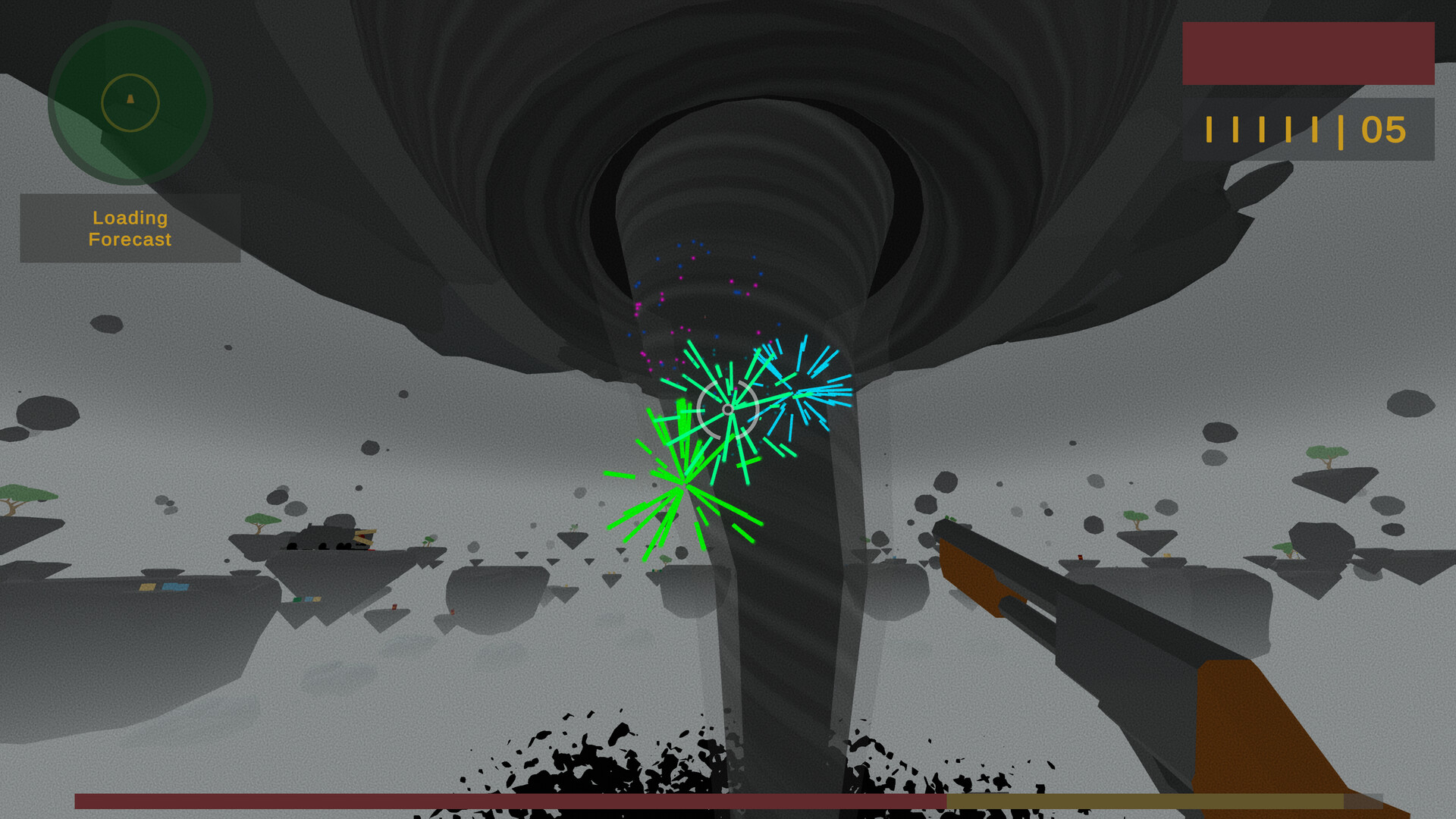Click the crosshair reticle at screen center
The height and width of the screenshot is (819, 1456).
click(728, 409)
